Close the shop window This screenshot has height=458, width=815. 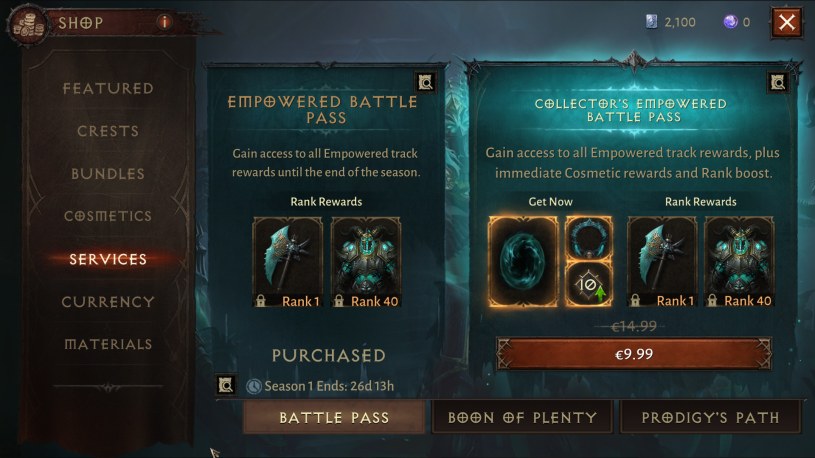787,22
